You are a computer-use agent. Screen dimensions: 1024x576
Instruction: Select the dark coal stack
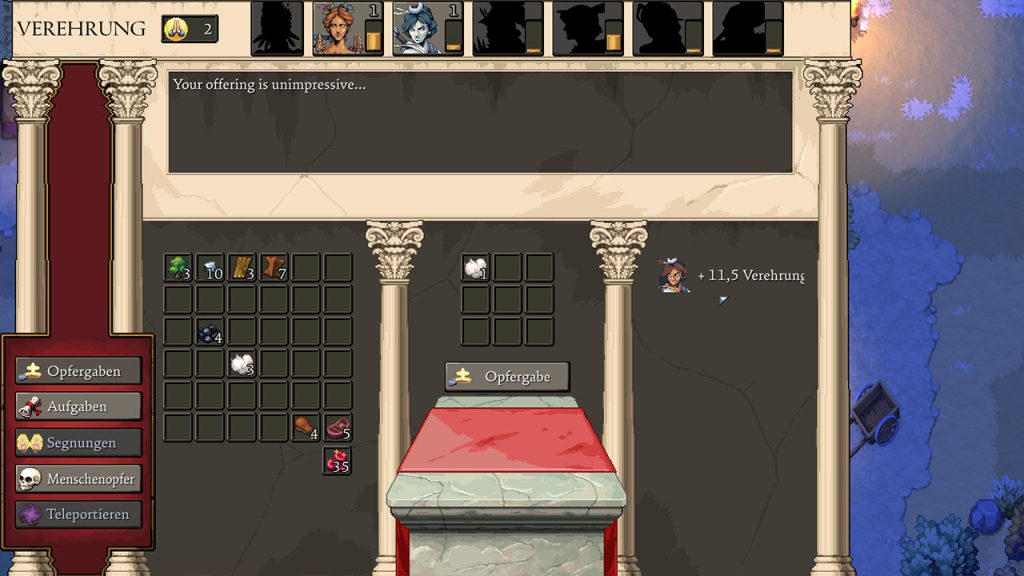(210, 332)
